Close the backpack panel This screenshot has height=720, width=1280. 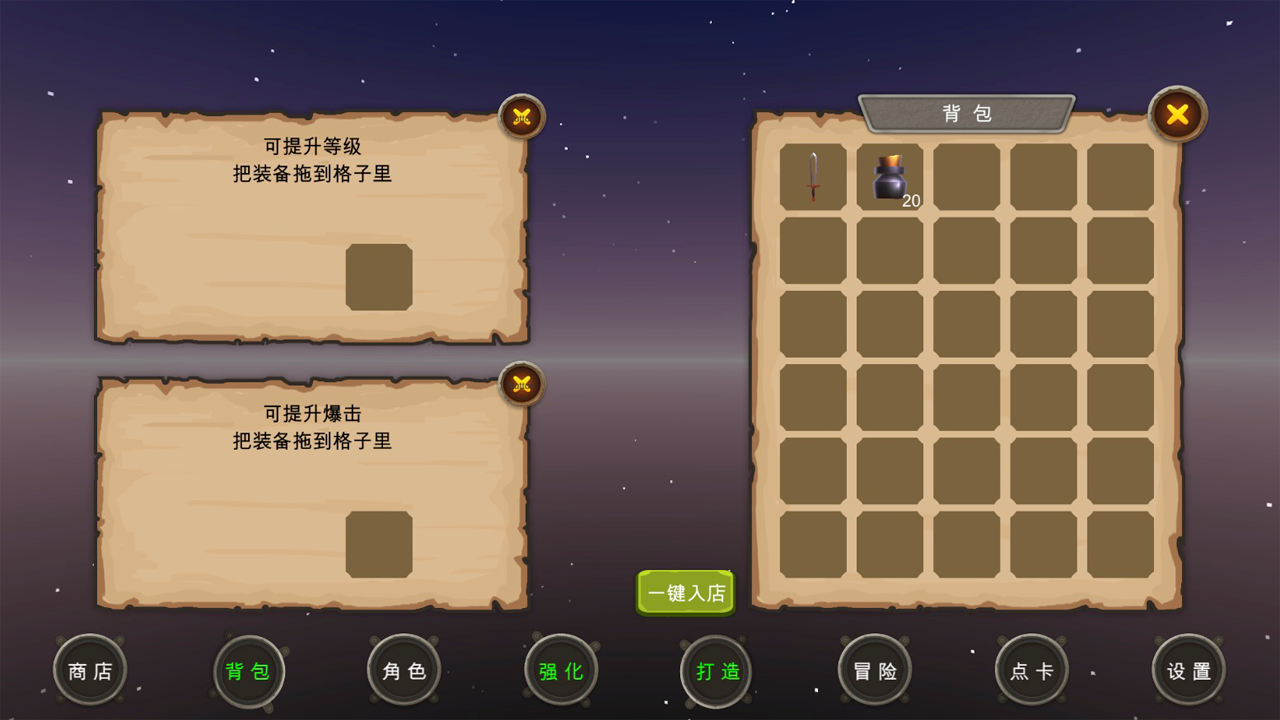tap(1177, 114)
